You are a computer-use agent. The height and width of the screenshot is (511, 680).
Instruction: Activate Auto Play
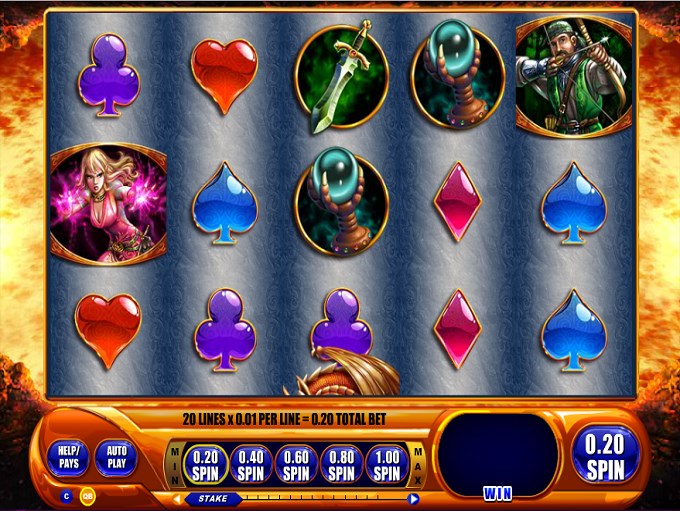coord(117,458)
